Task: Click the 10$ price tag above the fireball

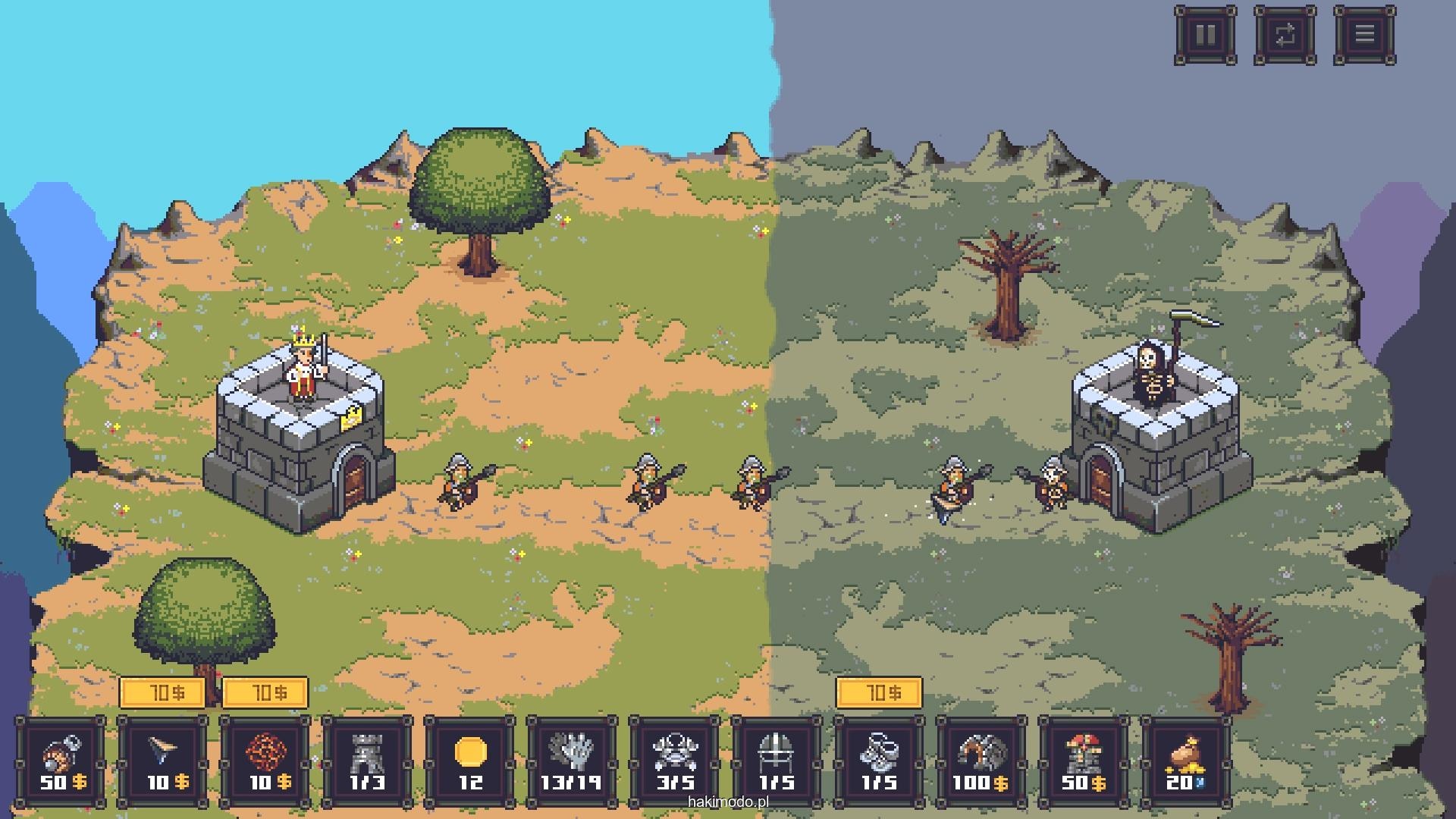Action: tap(265, 692)
